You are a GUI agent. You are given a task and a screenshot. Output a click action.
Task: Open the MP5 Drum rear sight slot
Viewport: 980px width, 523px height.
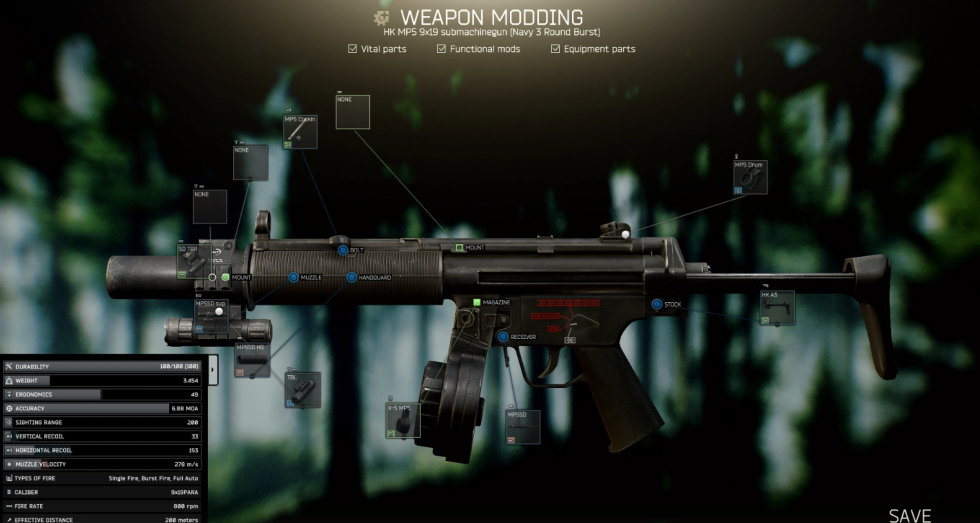point(750,176)
